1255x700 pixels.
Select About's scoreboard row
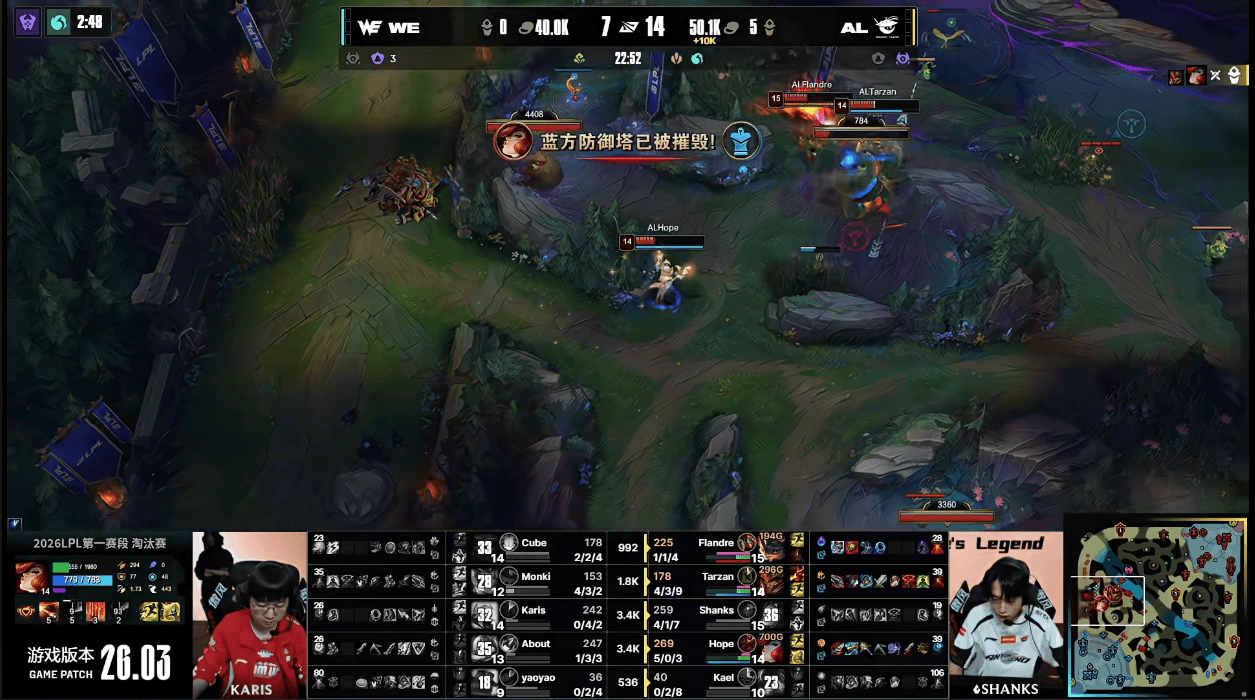(x=536, y=650)
